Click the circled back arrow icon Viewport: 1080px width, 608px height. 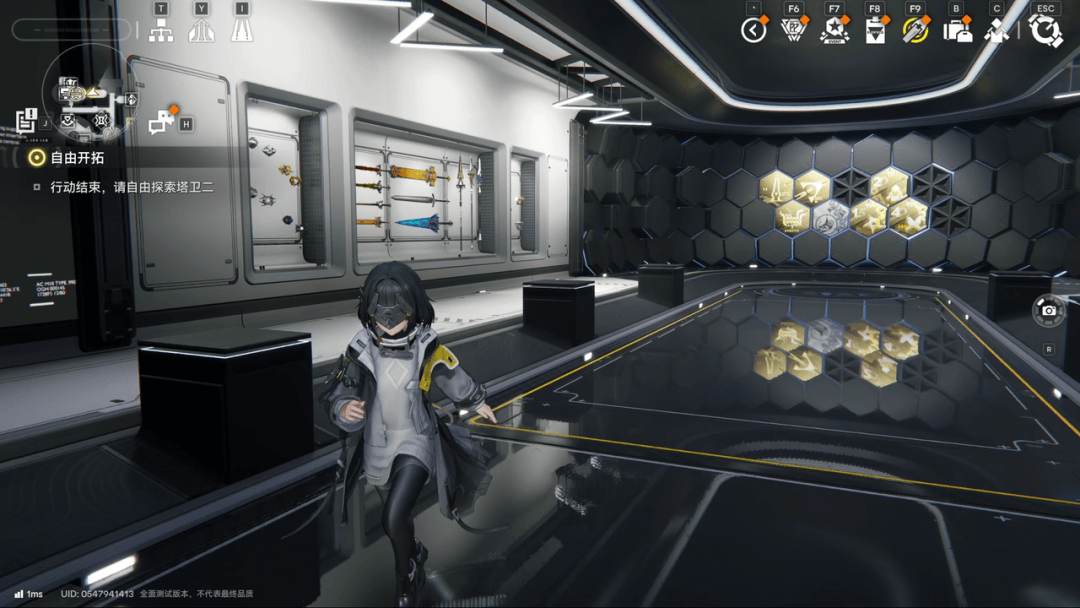click(753, 31)
